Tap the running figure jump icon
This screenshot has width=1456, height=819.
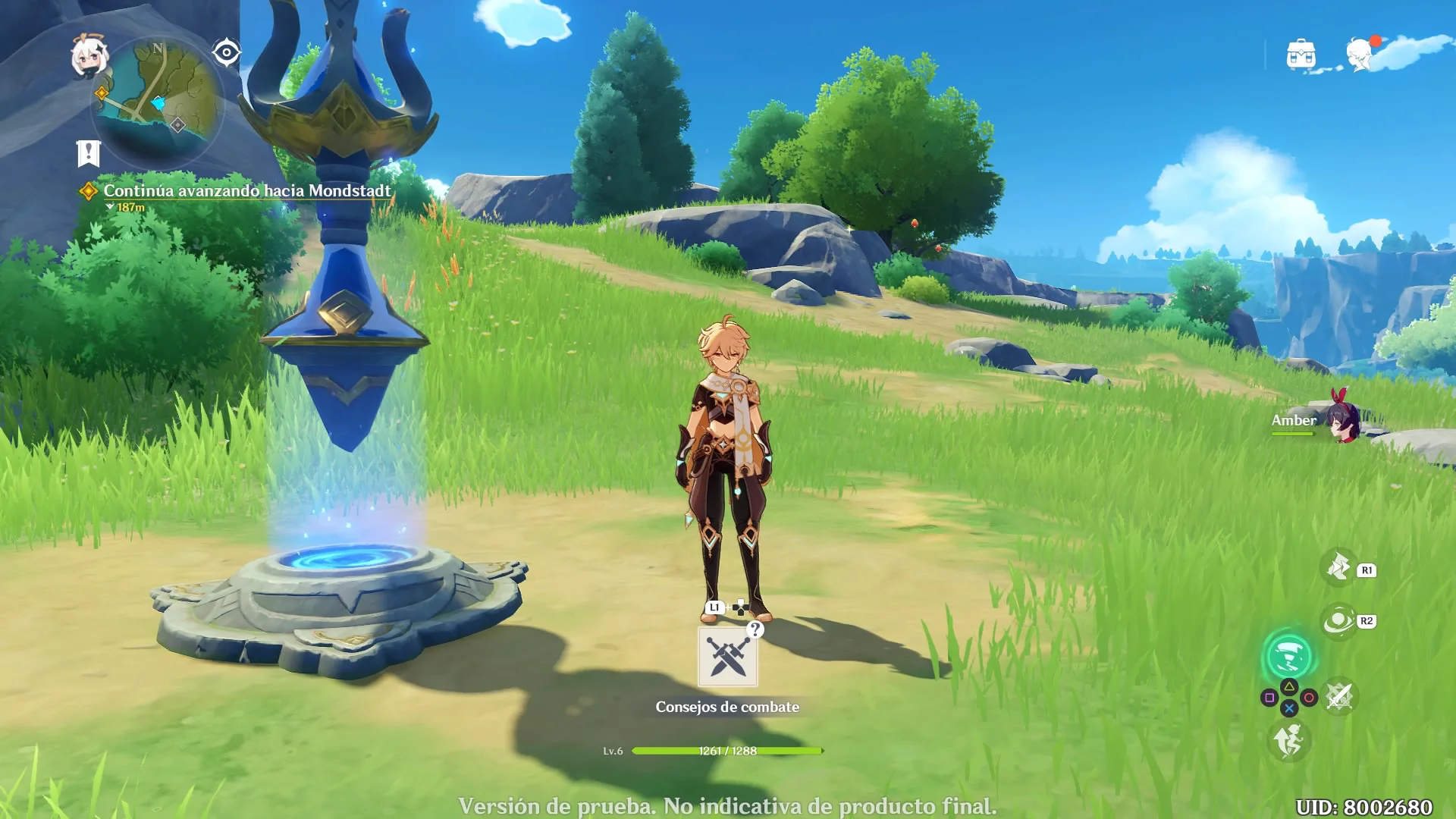coord(1288,740)
